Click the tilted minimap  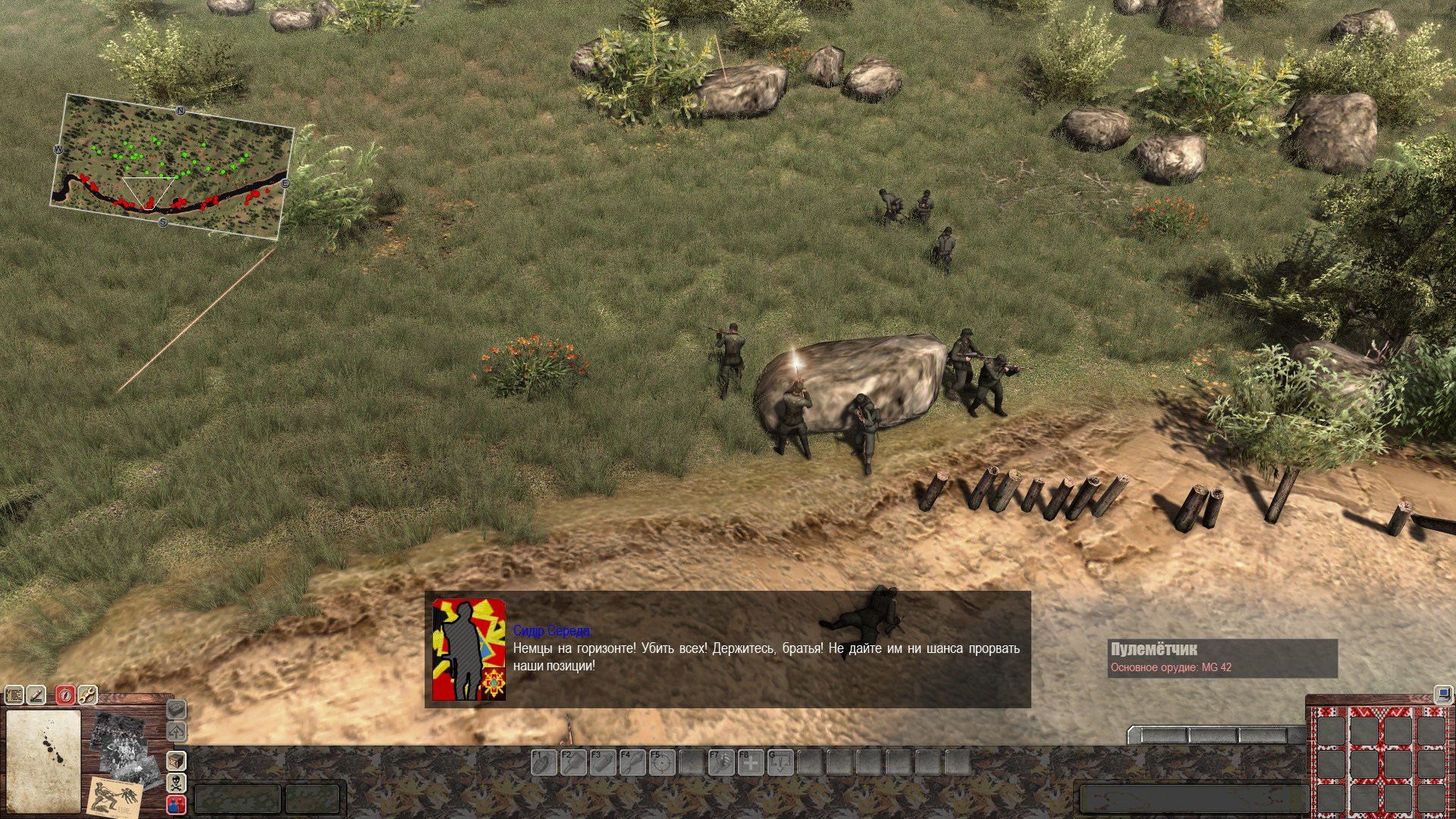tap(172, 167)
